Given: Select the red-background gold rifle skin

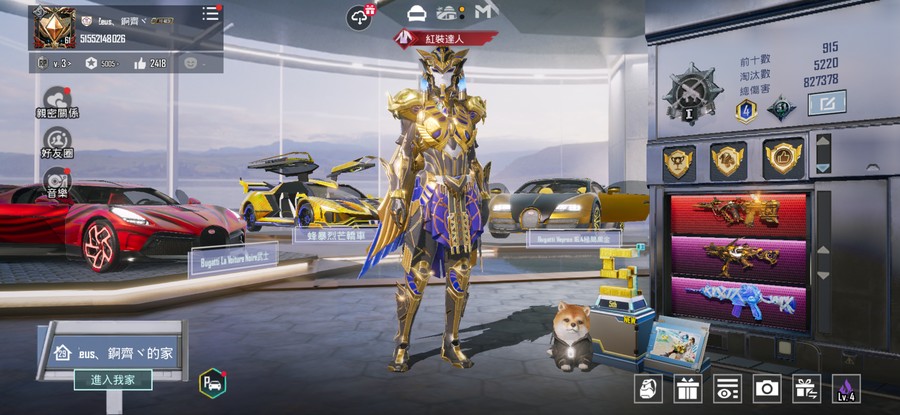Looking at the screenshot, I should (739, 213).
